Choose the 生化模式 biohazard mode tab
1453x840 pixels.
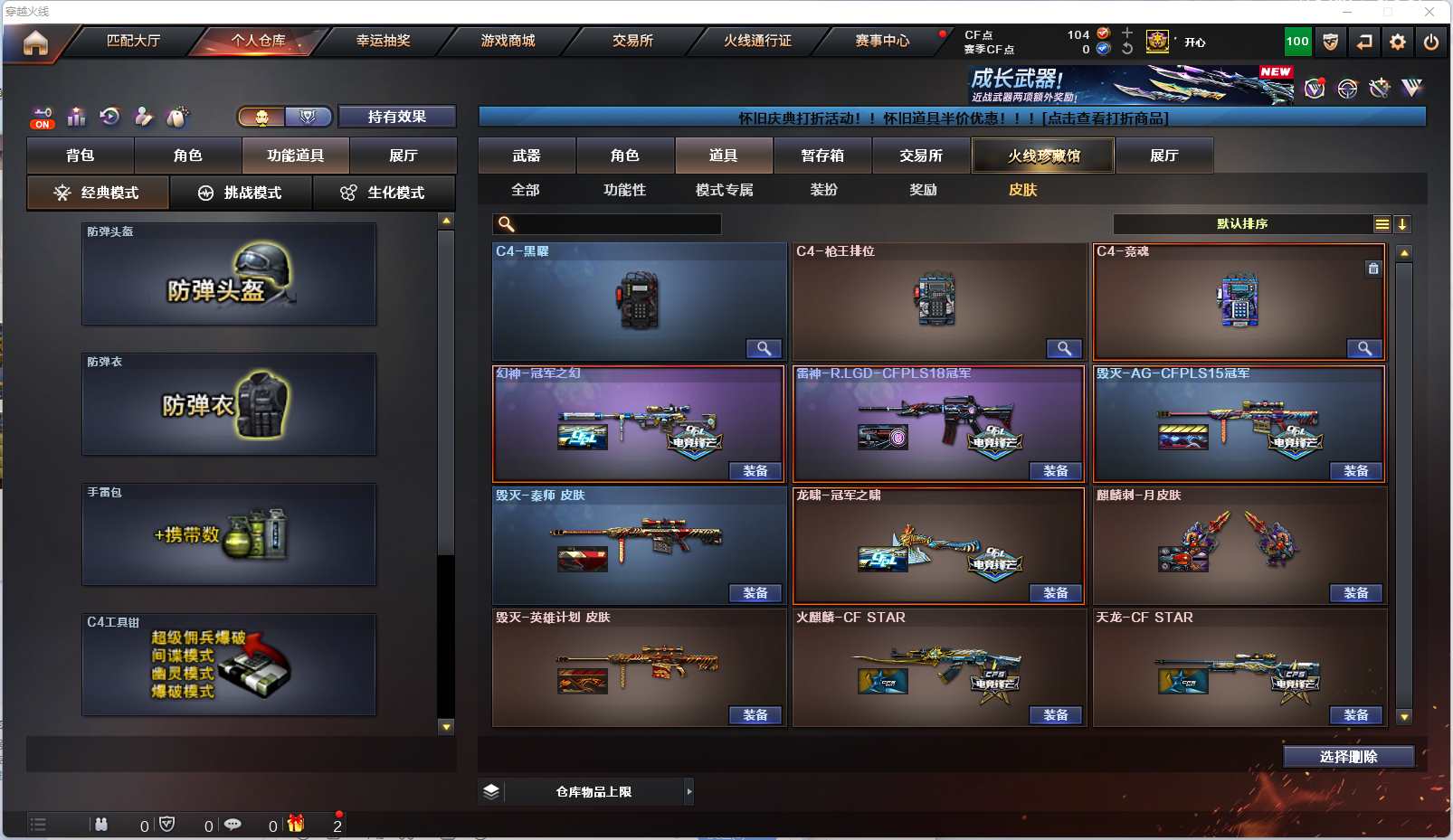click(x=384, y=193)
